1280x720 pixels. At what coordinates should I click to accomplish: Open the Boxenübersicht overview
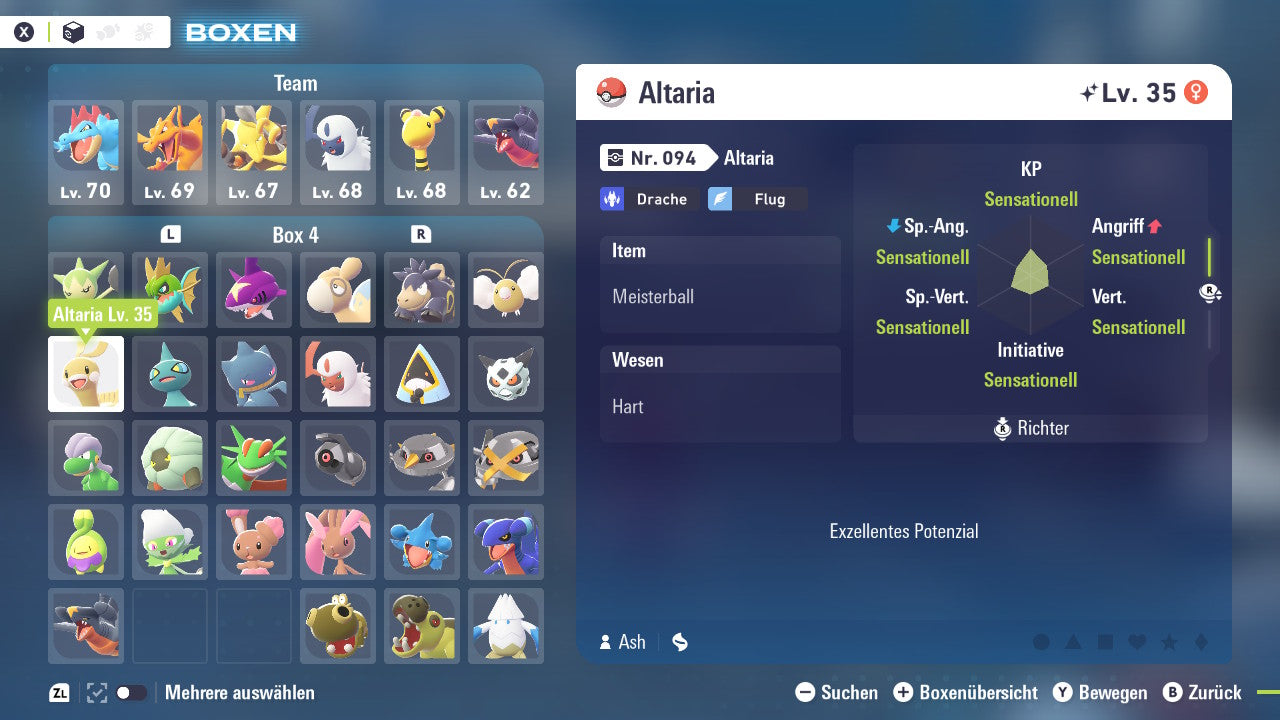click(x=968, y=692)
